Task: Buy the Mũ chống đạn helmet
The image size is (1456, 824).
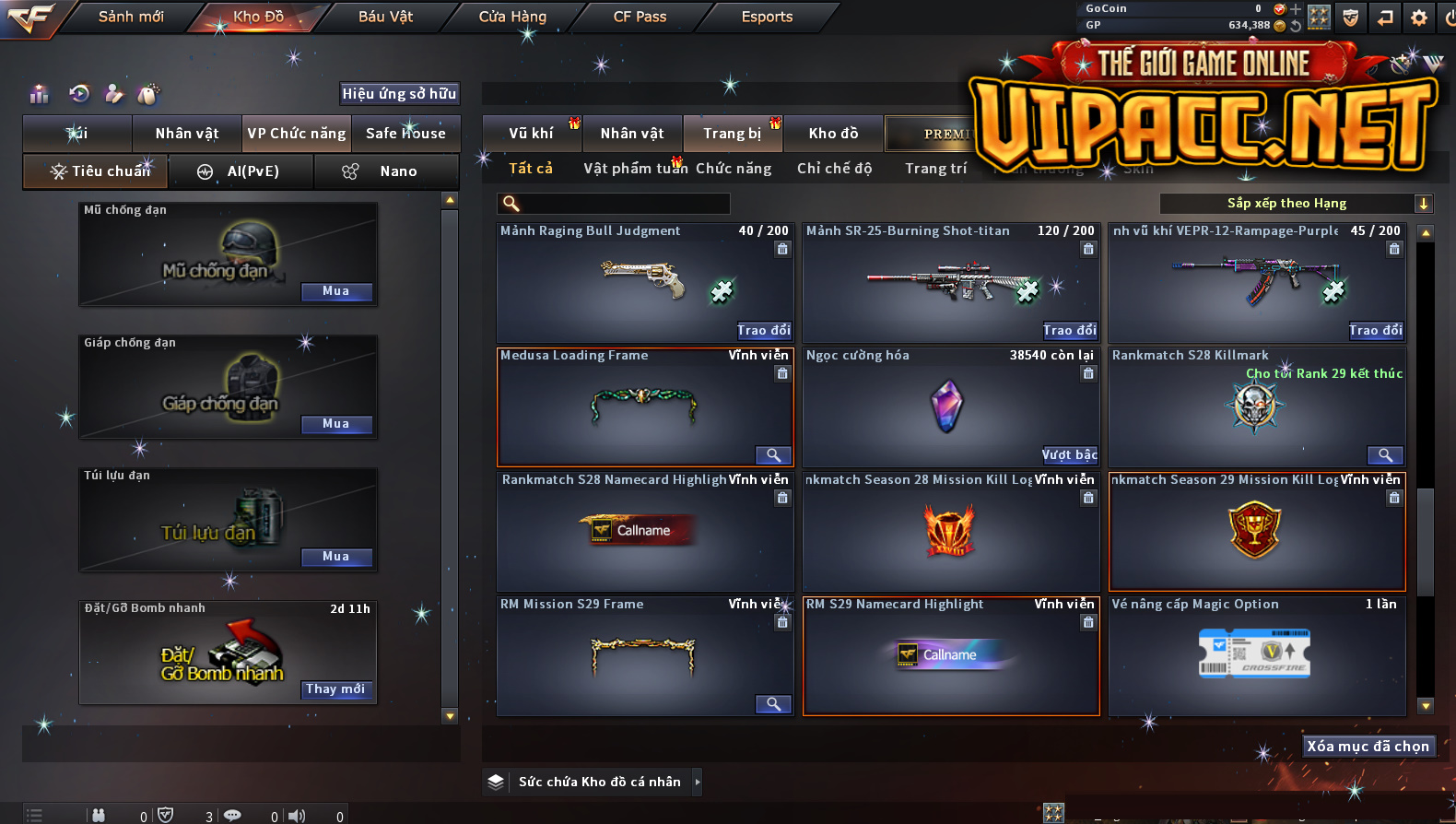Action: 336,291
